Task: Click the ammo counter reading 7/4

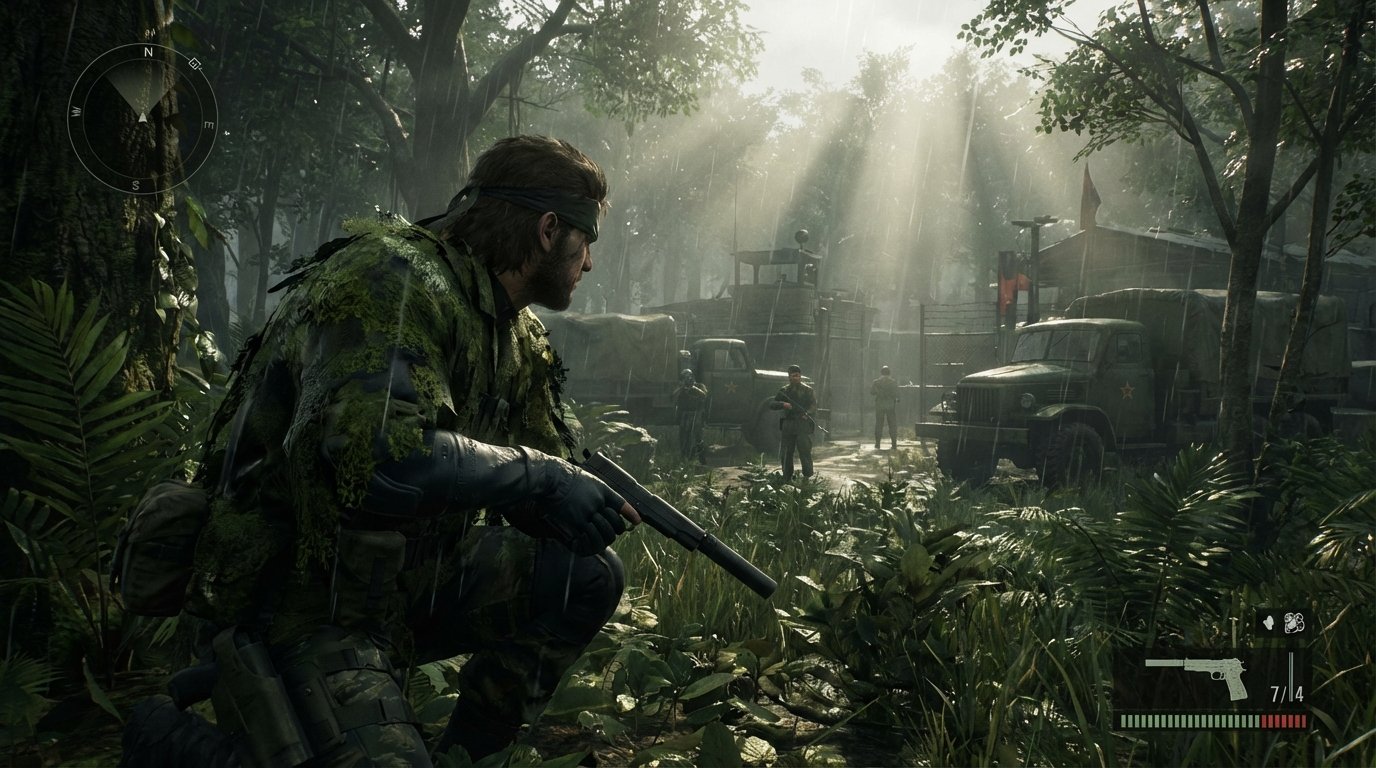Action: click(x=1287, y=692)
